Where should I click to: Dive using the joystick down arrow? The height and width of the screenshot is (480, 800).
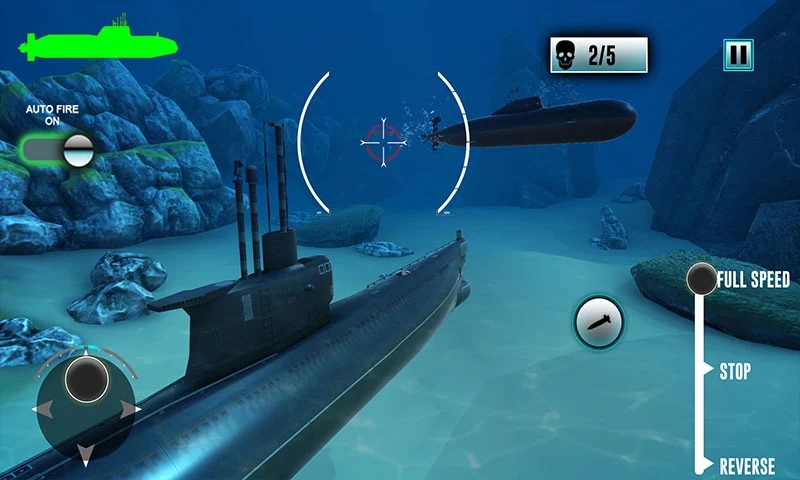point(86,455)
